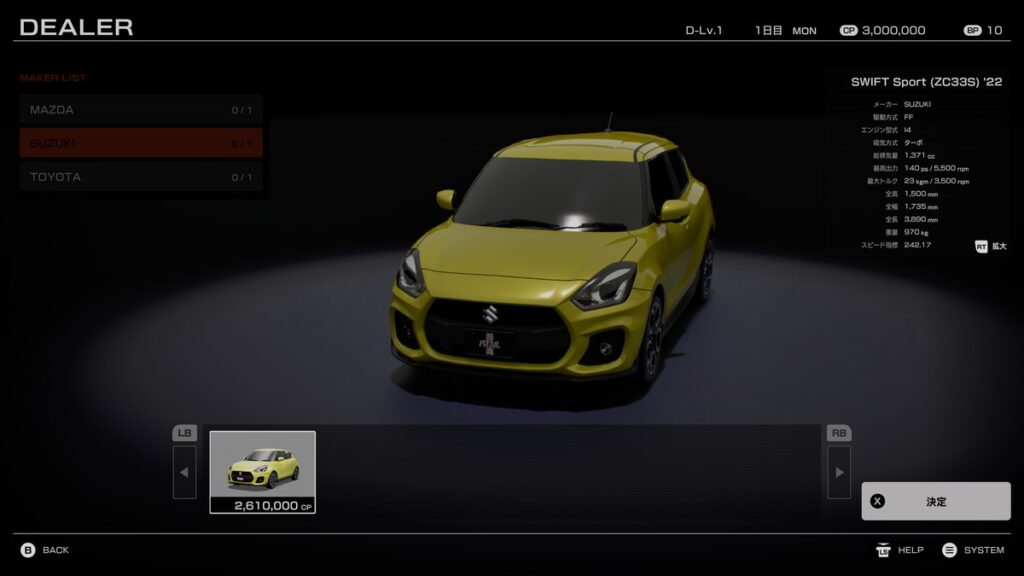The image size is (1024, 576).
Task: Click the left arrow of car carousel
Action: (185, 471)
